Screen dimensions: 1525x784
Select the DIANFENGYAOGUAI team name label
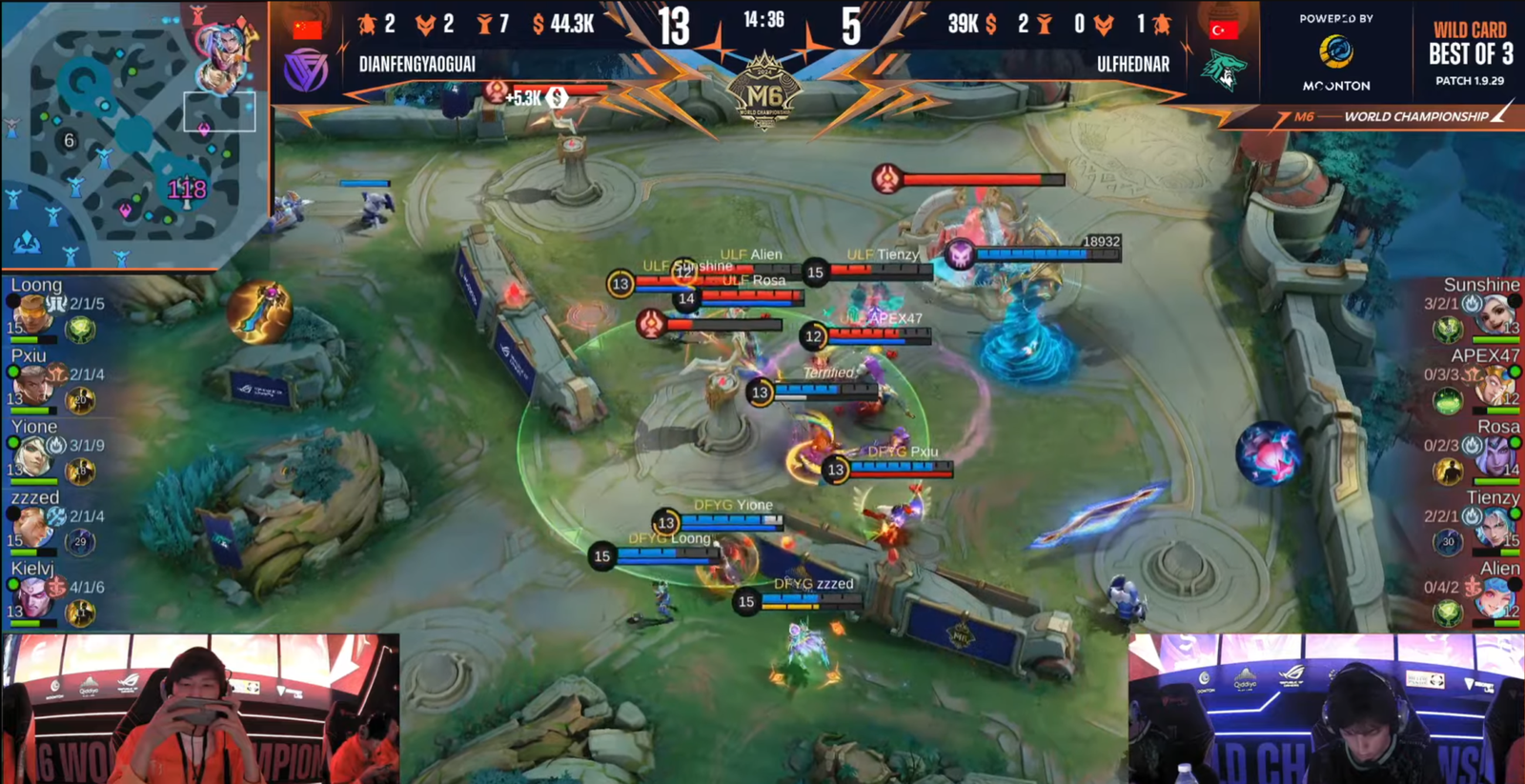pyautogui.click(x=419, y=65)
